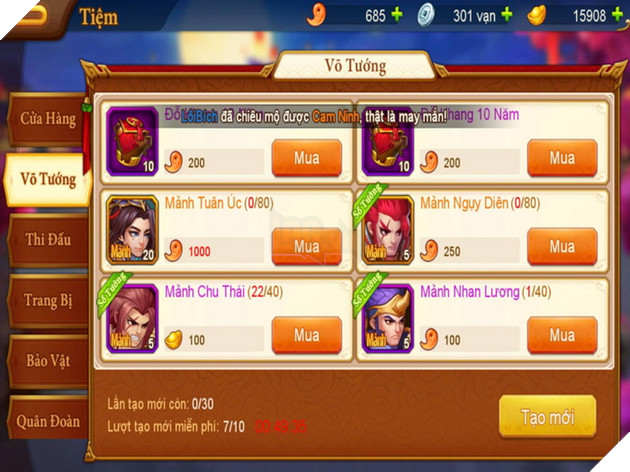
Task: Buy Mảnh Chu Thái for 100
Action: (306, 335)
